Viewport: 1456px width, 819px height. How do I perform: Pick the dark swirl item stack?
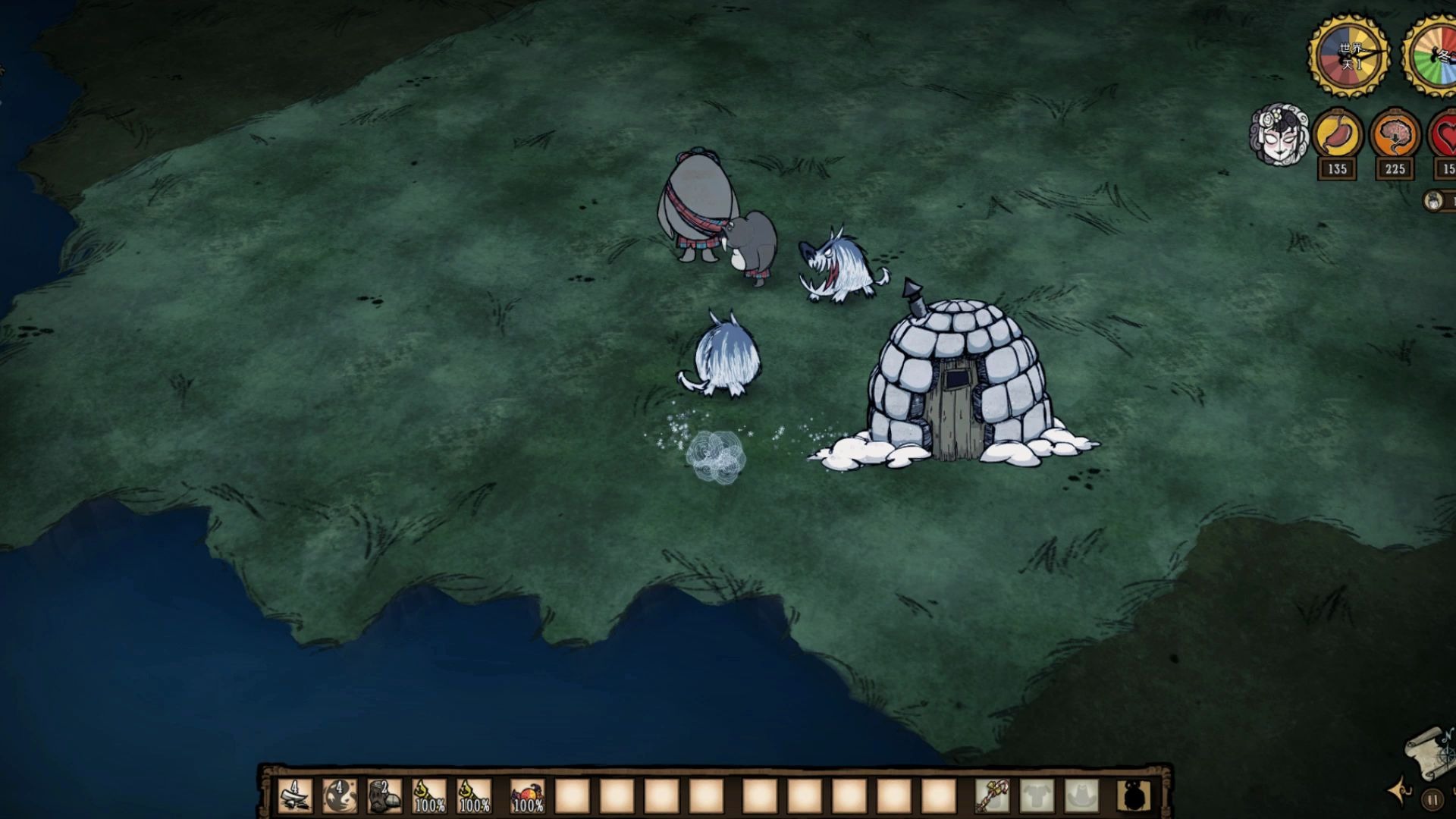[x=339, y=797]
